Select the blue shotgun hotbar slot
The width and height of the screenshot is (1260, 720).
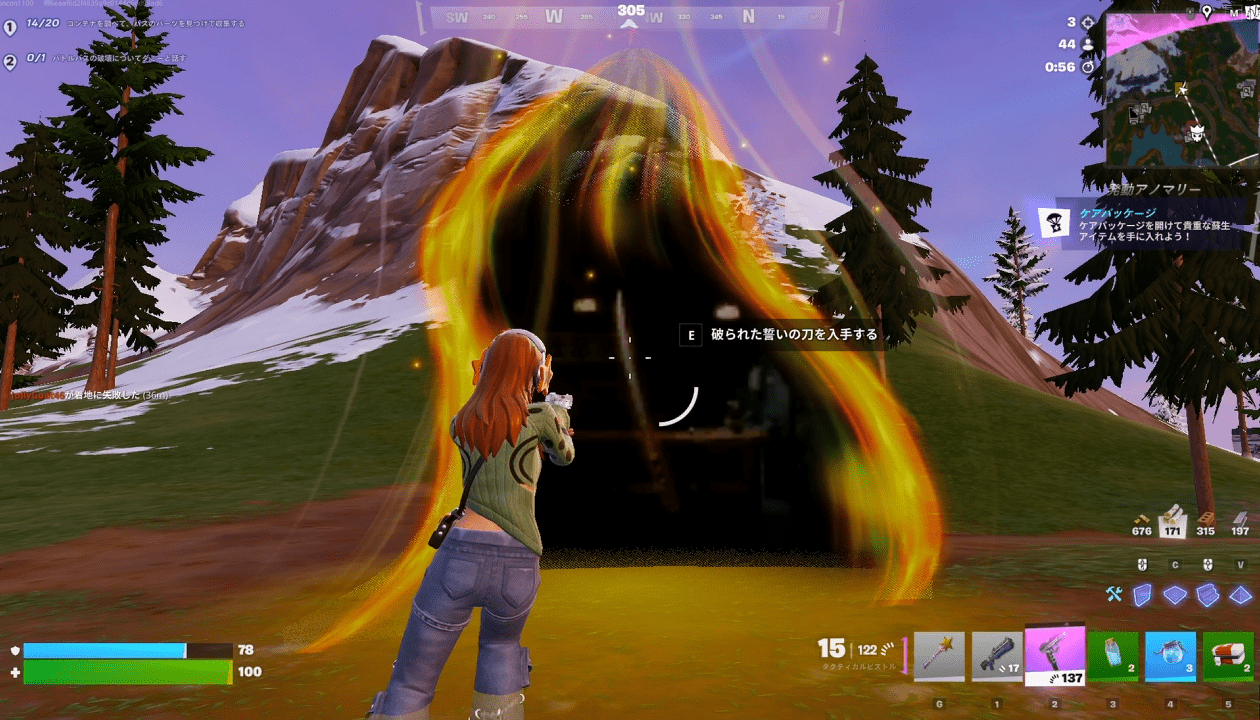[x=997, y=656]
